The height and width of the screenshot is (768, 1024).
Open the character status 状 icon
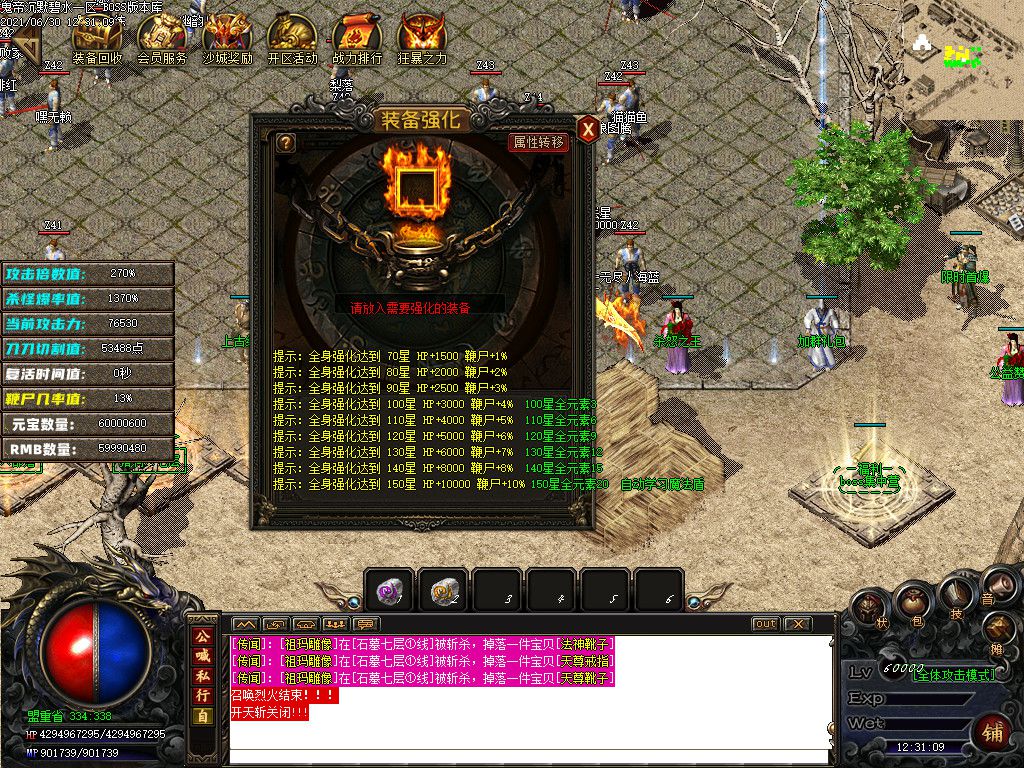870,608
